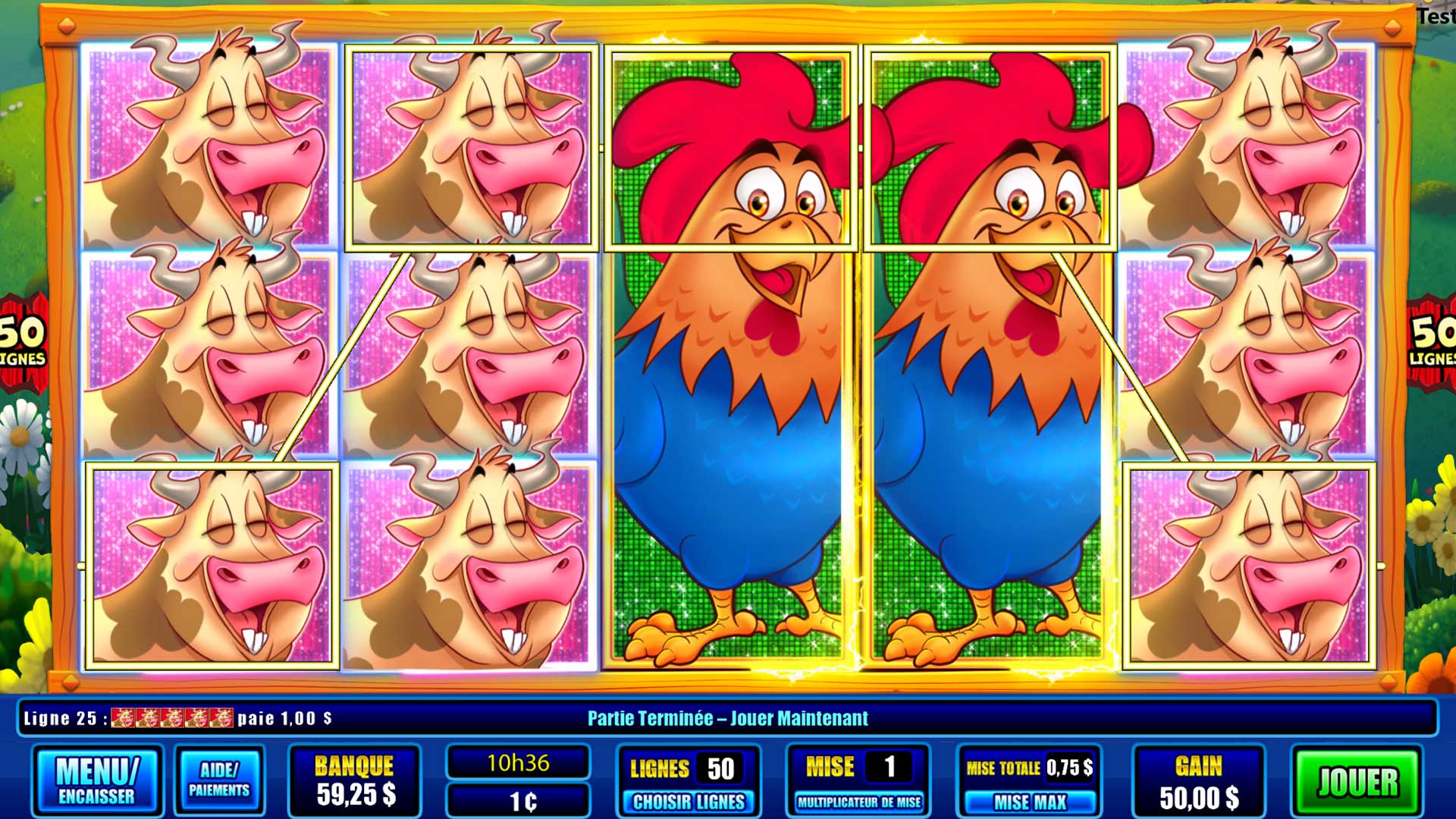Viewport: 1456px width, 819px height.
Task: Click the 1¢ denomination display
Action: [519, 799]
